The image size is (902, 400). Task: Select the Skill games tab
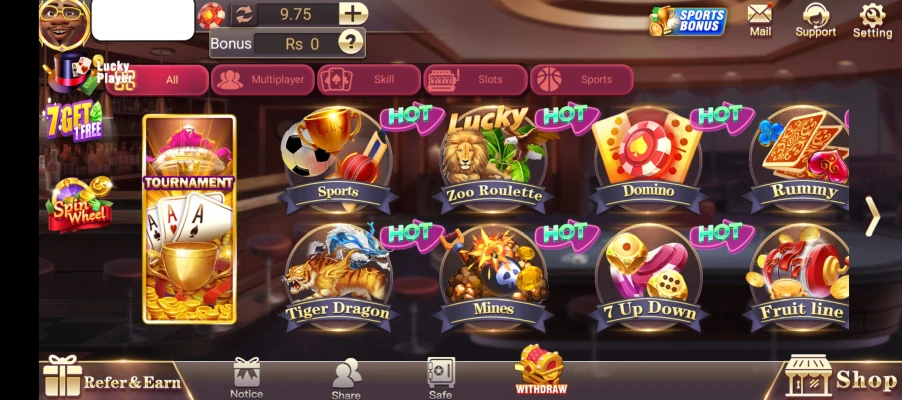pos(368,80)
